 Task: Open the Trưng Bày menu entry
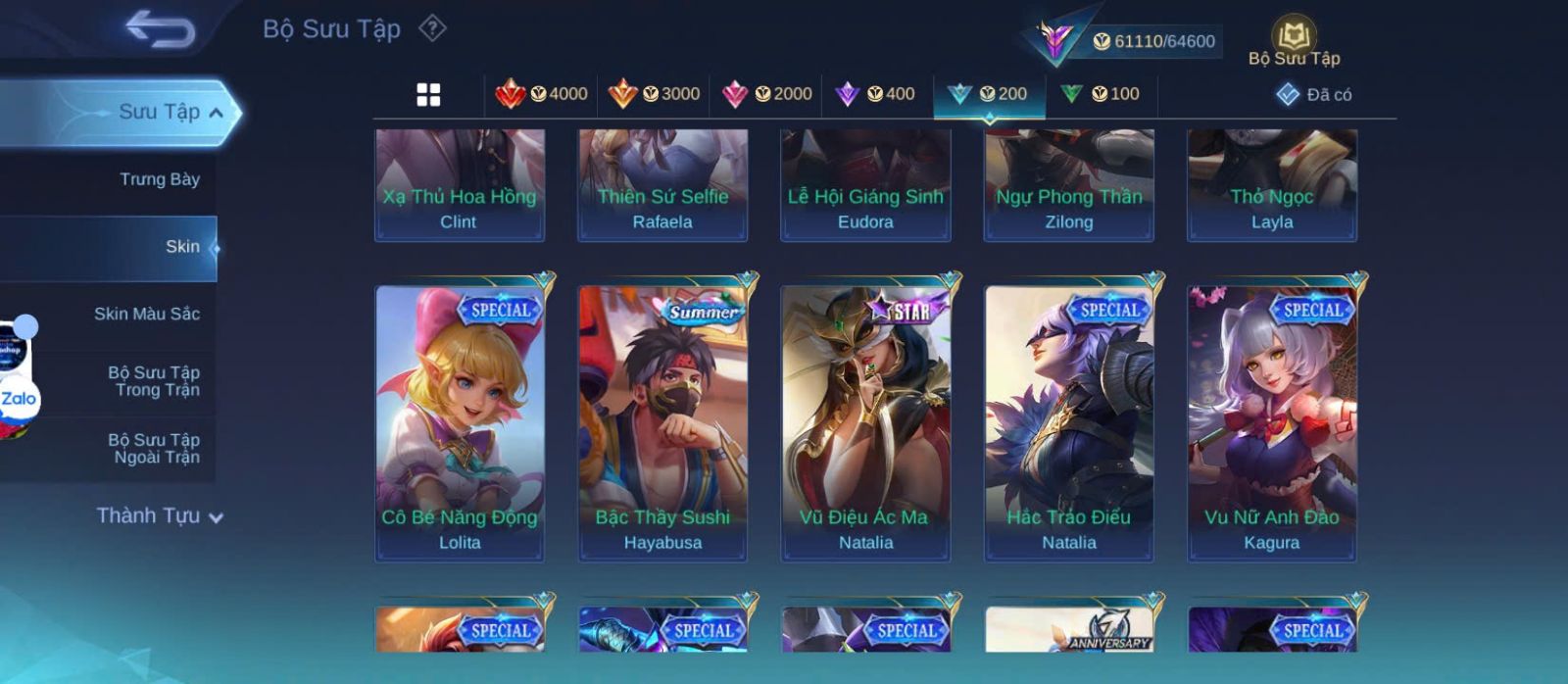tap(159, 179)
